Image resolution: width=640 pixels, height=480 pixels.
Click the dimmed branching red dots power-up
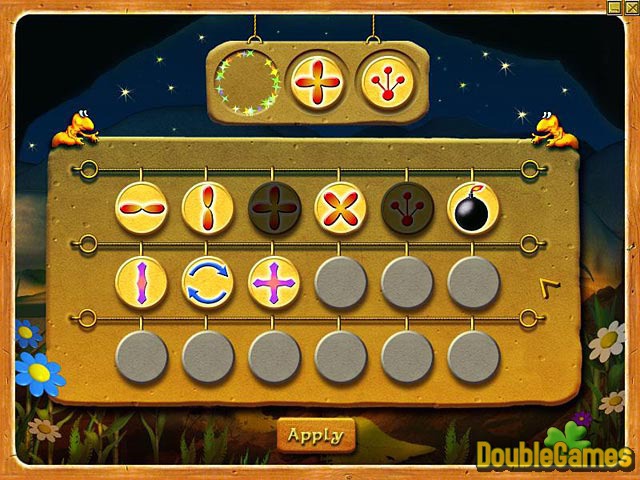pyautogui.click(x=407, y=207)
